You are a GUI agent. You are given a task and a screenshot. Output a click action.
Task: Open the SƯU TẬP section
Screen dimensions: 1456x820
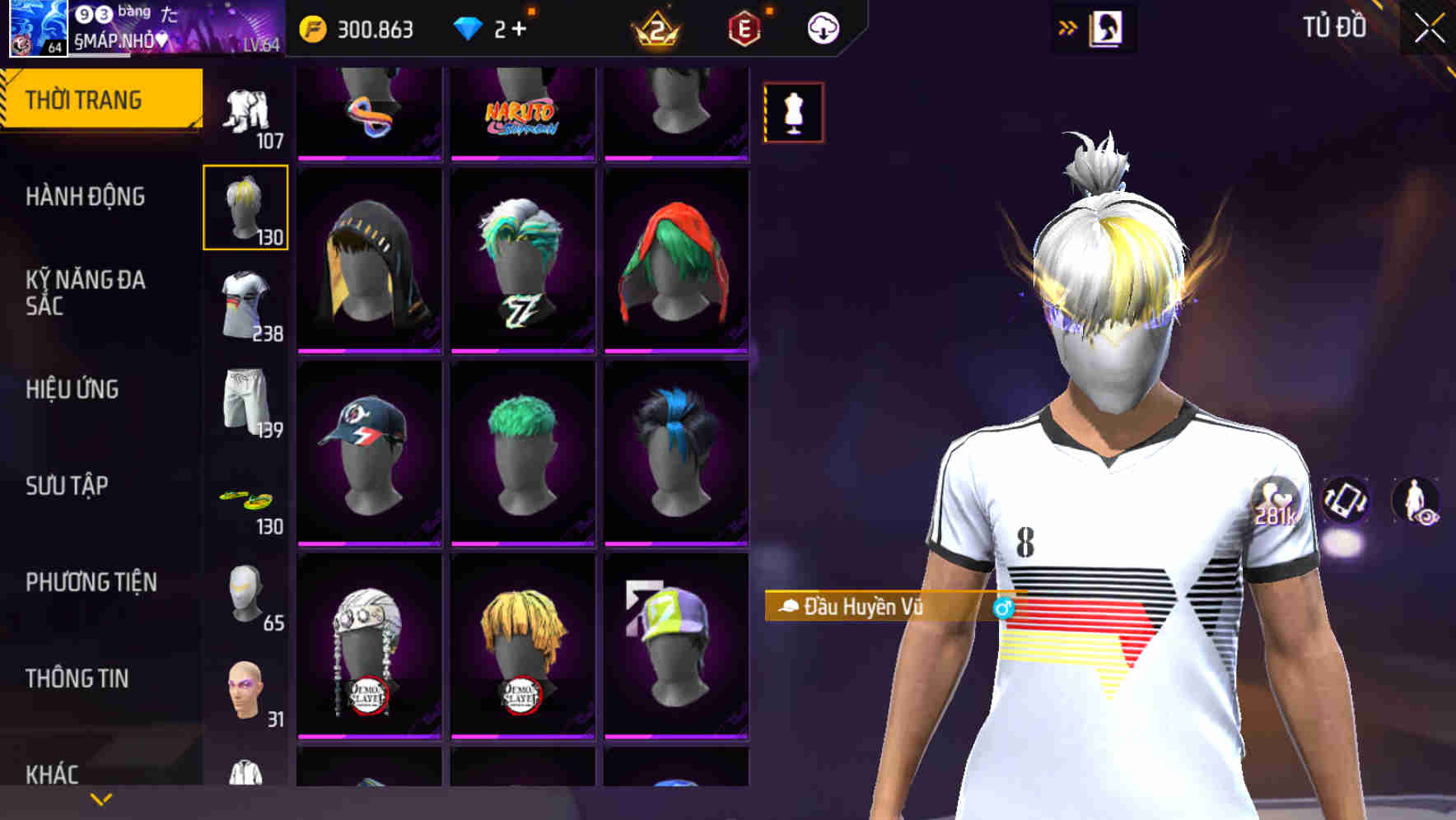click(66, 486)
